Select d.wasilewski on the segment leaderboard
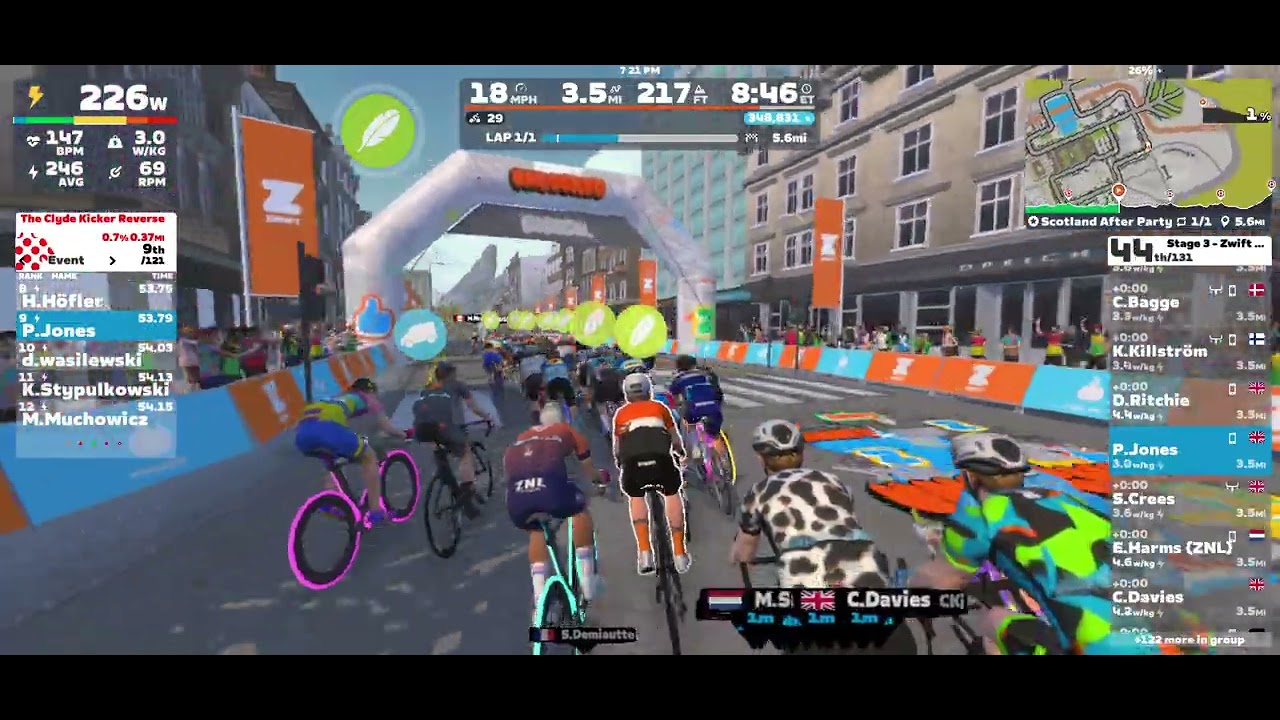The image size is (1280, 720). point(95,360)
